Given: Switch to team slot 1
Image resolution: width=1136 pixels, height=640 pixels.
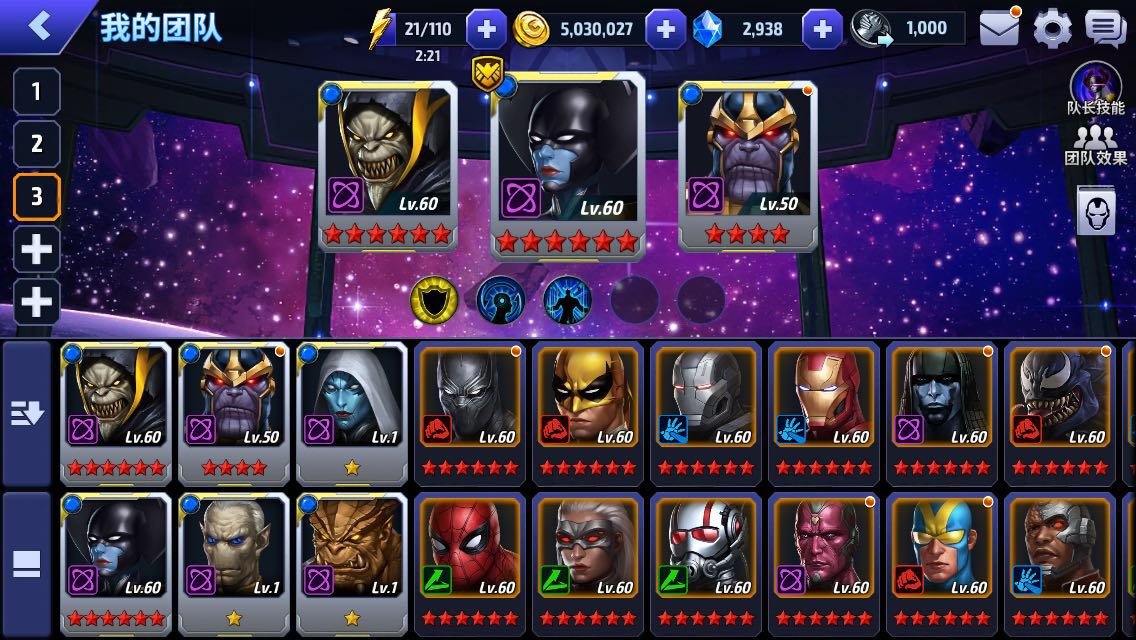Looking at the screenshot, I should [x=36, y=93].
